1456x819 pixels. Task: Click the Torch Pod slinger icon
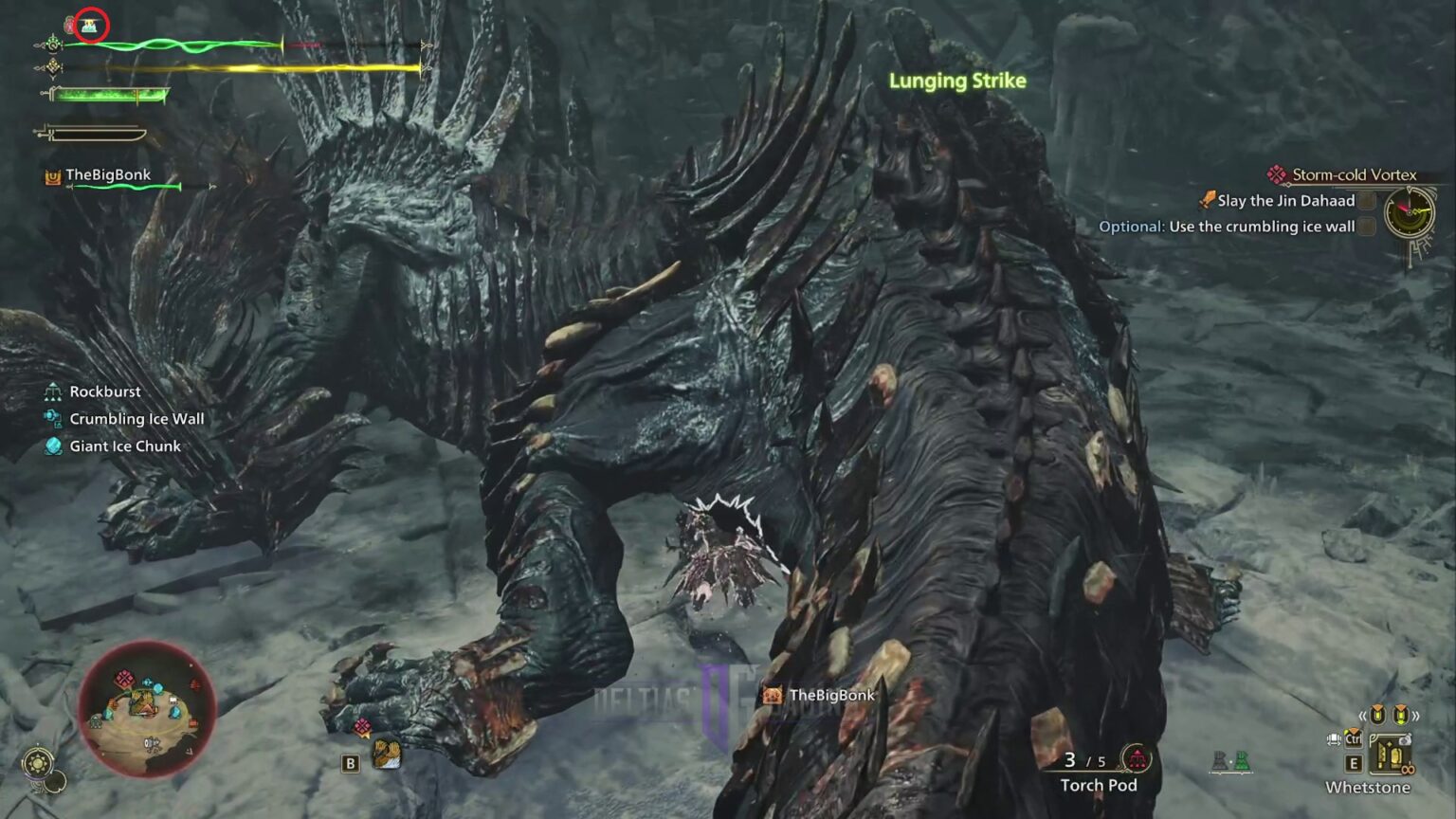coord(1137,757)
